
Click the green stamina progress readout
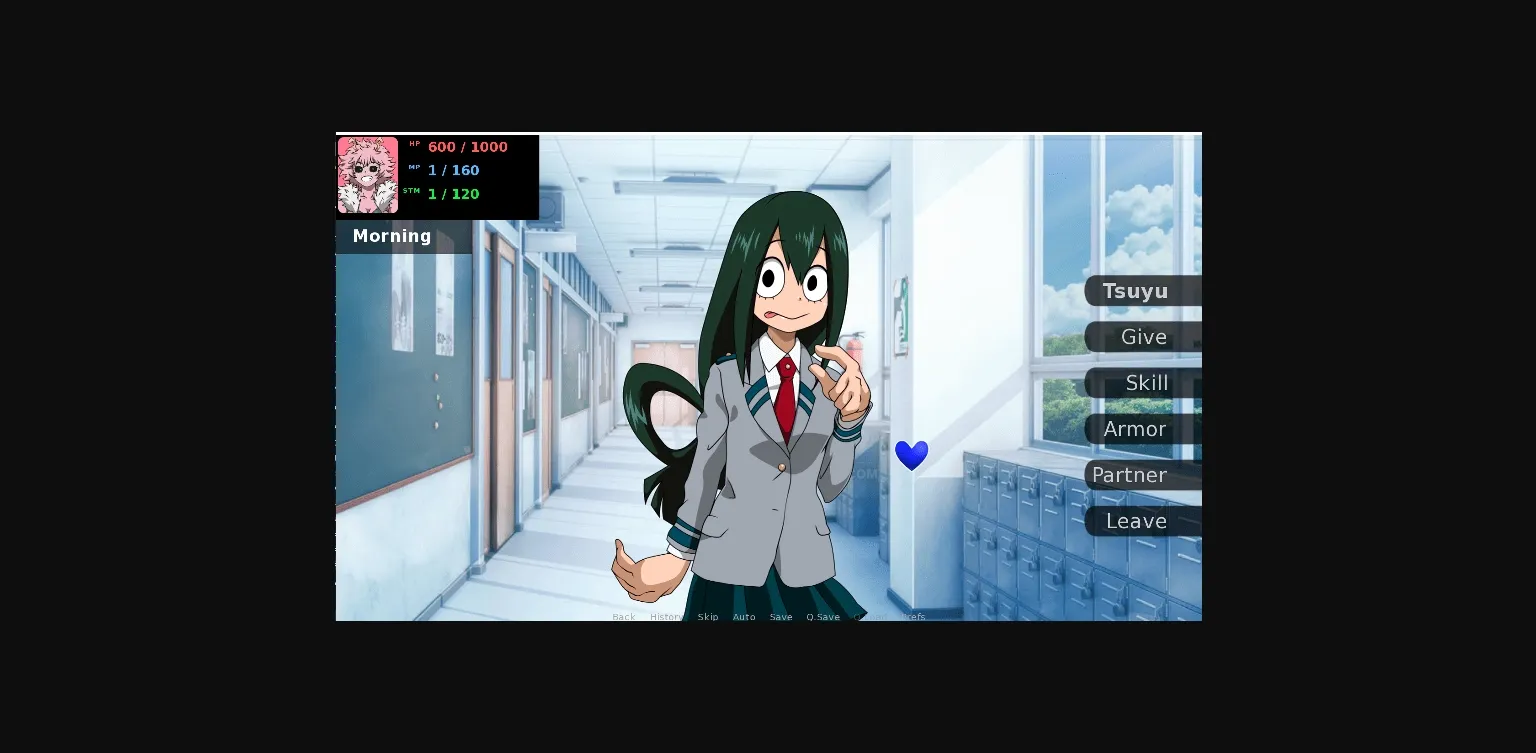pyautogui.click(x=453, y=194)
